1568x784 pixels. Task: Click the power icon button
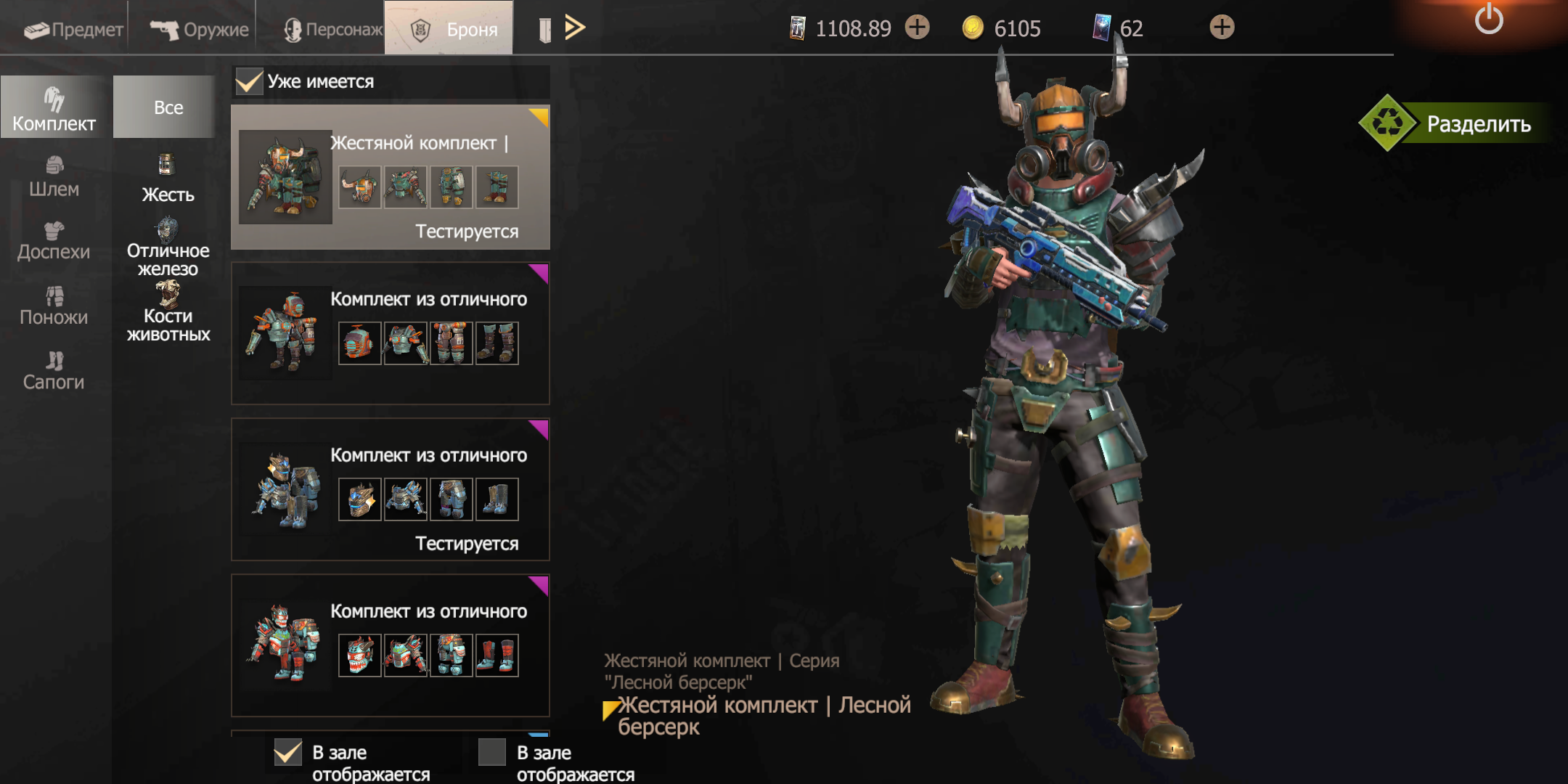point(1488,19)
